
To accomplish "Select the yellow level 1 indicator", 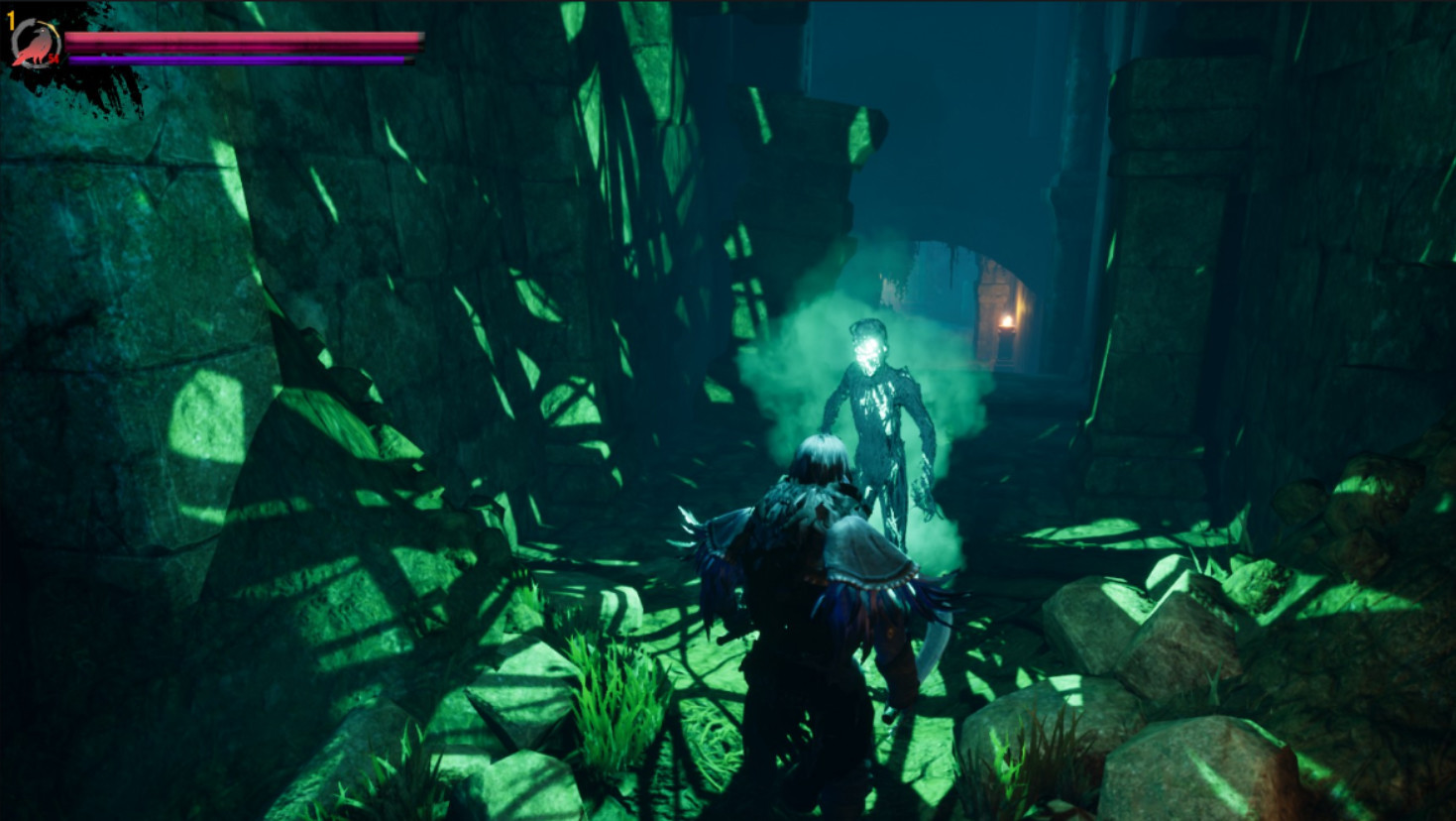I will coord(11,21).
